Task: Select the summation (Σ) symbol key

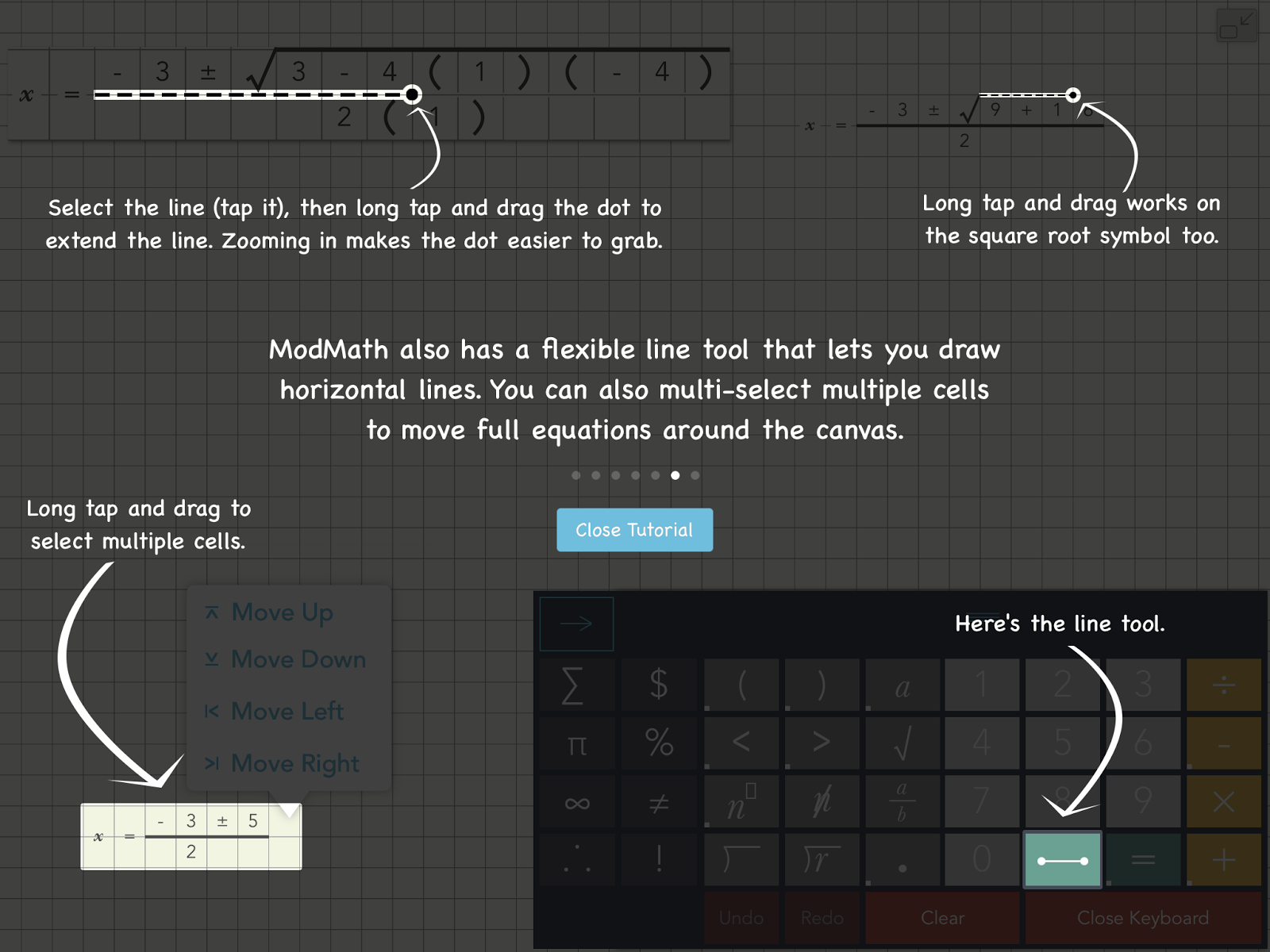Action: pos(576,685)
